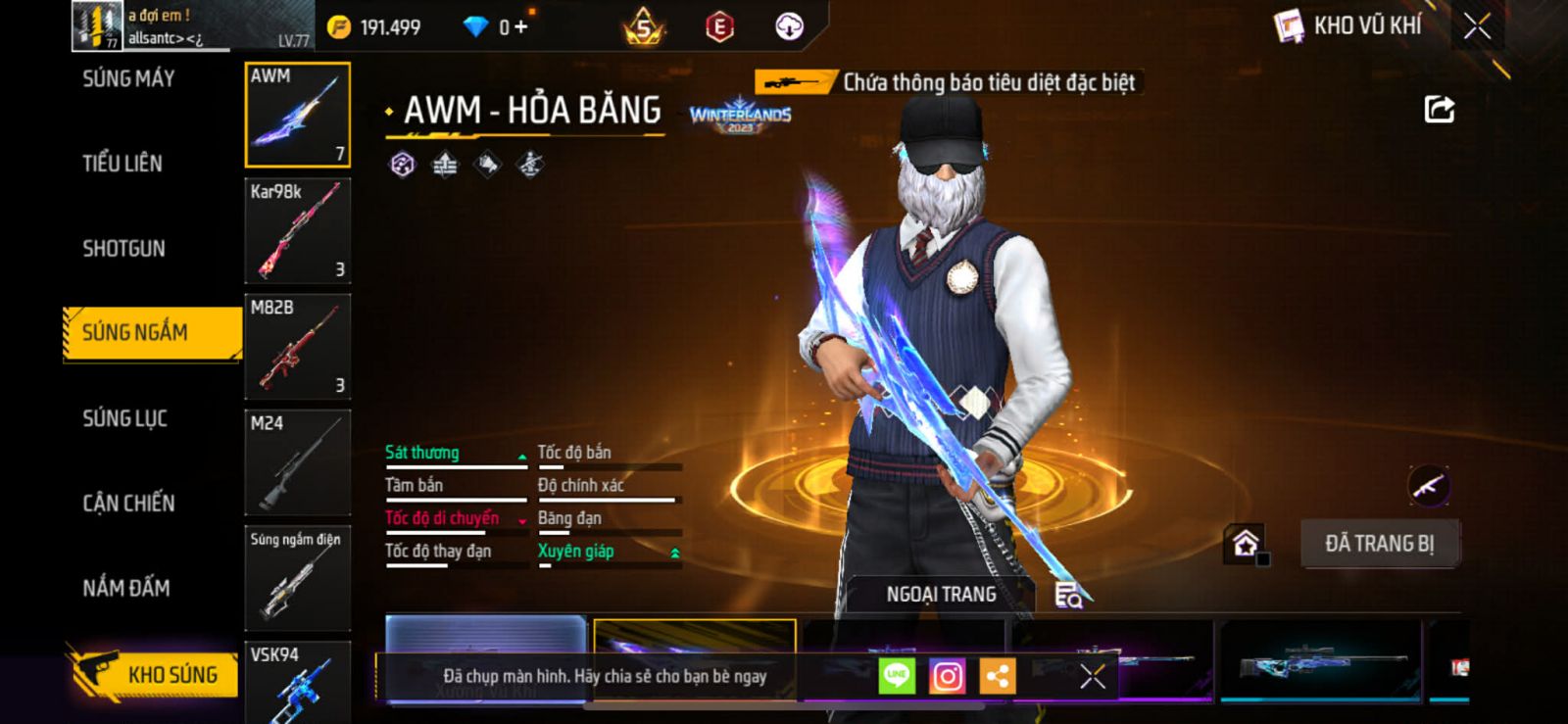Share the AWM skin via share arrow
This screenshot has height=724, width=1568.
click(x=1439, y=109)
